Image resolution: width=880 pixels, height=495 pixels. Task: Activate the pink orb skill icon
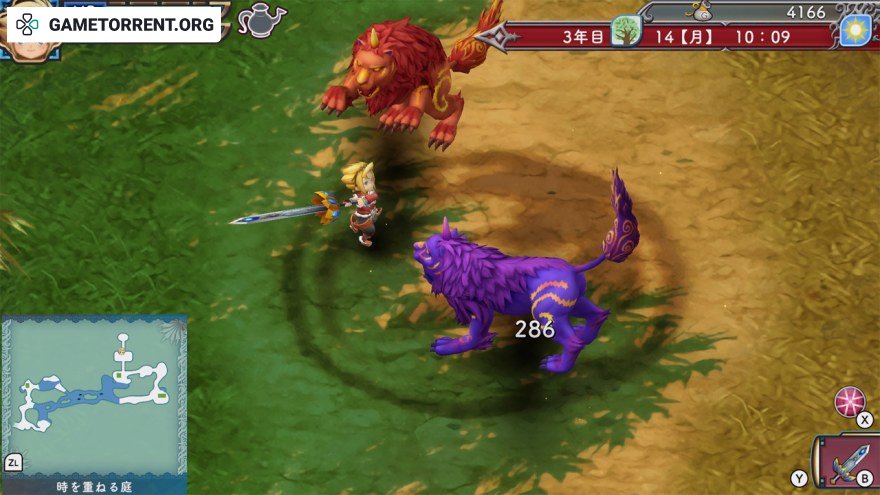tap(849, 401)
